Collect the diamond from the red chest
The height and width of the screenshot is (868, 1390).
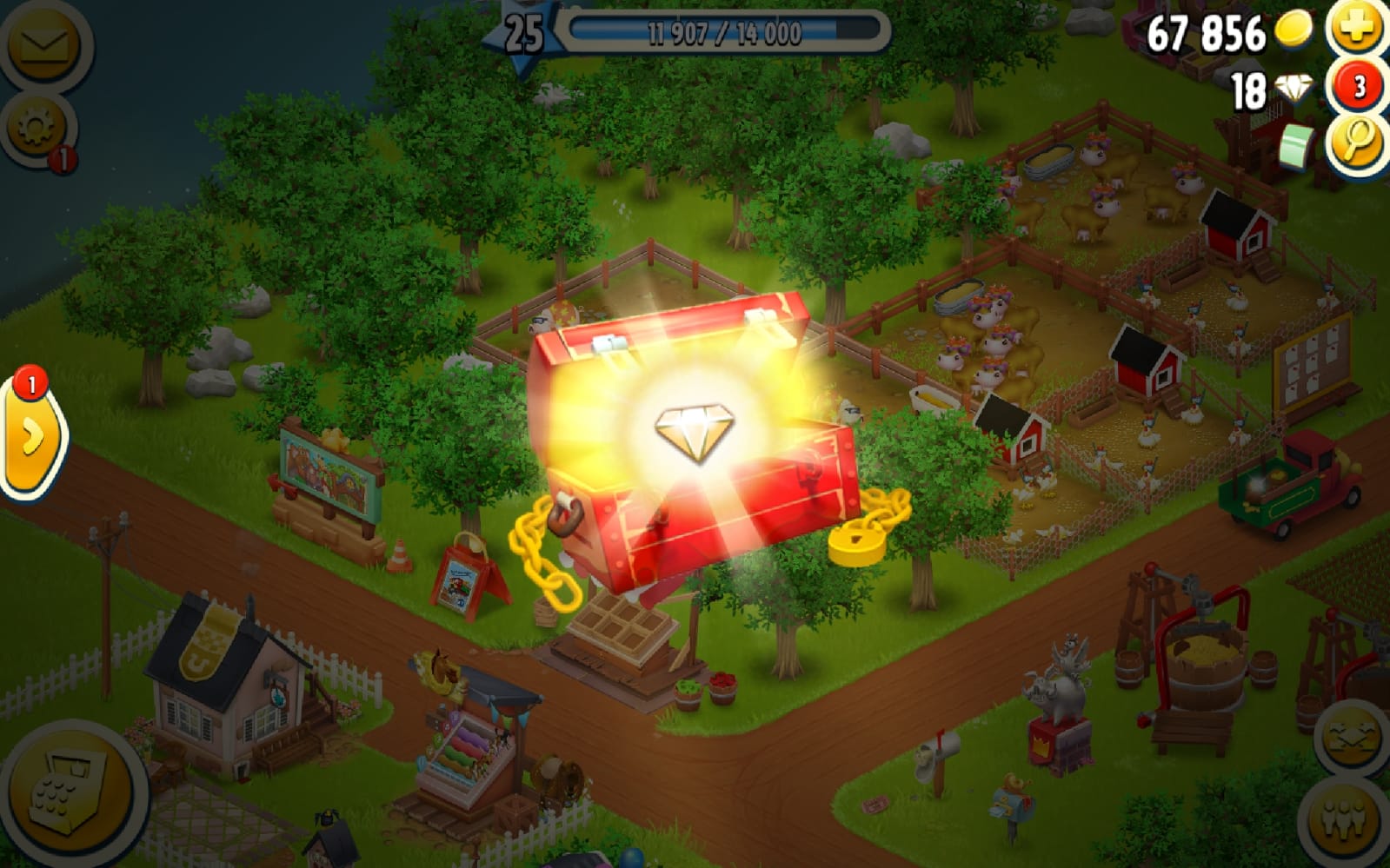[694, 429]
